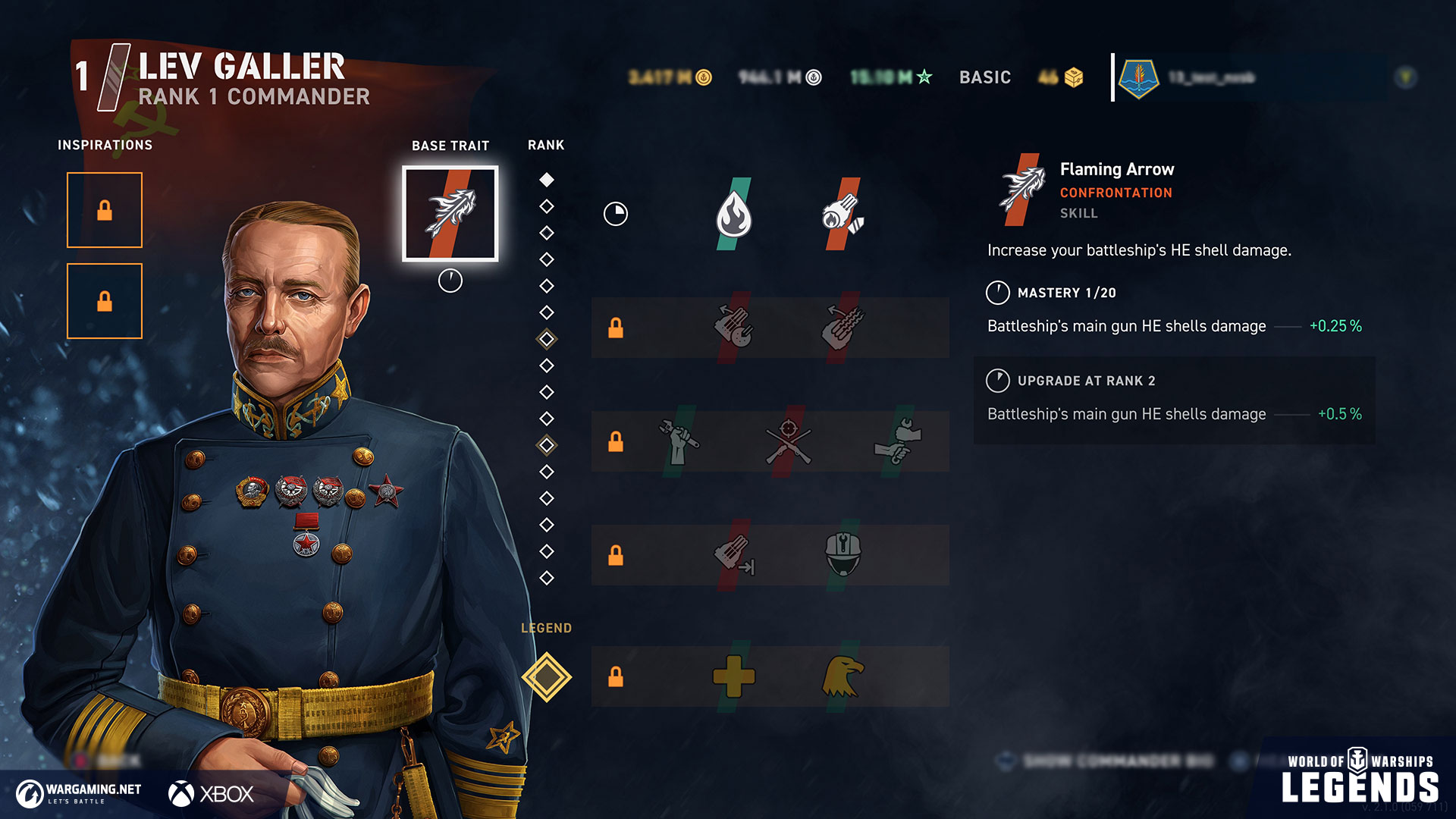Select the Flaming Arrow base trait tile
1456x819 pixels.
pyautogui.click(x=450, y=214)
